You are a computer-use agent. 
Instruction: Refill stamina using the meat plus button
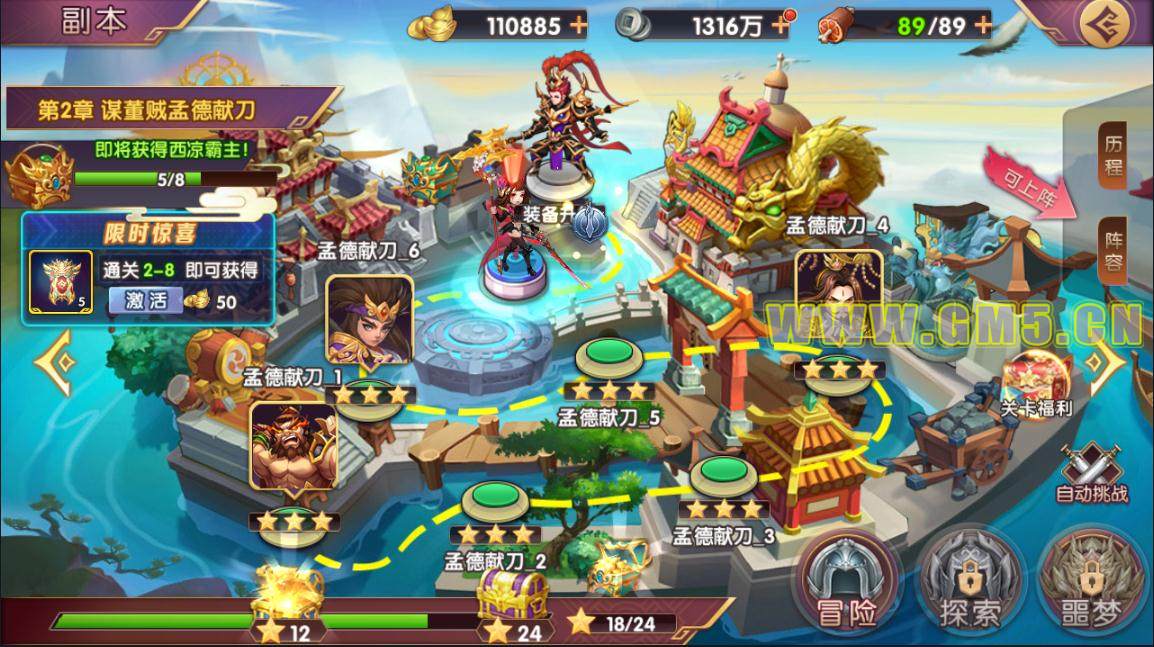(982, 24)
